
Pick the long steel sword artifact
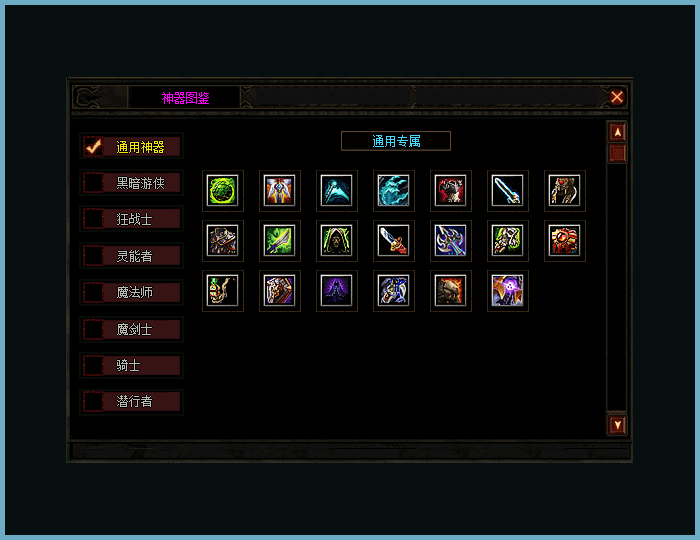pos(507,190)
